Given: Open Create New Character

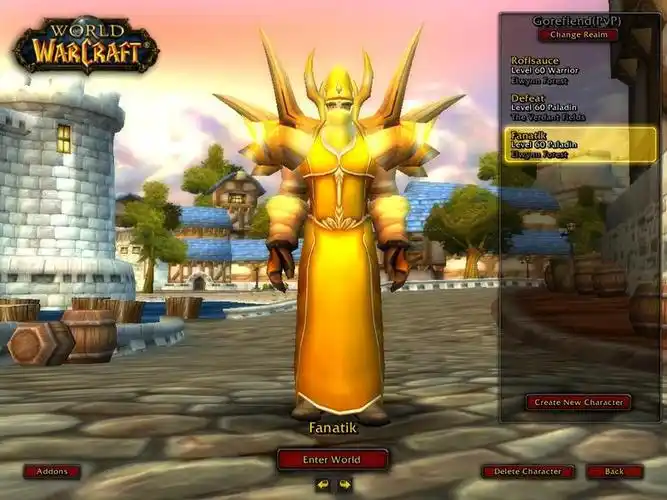Looking at the screenshot, I should tap(578, 402).
